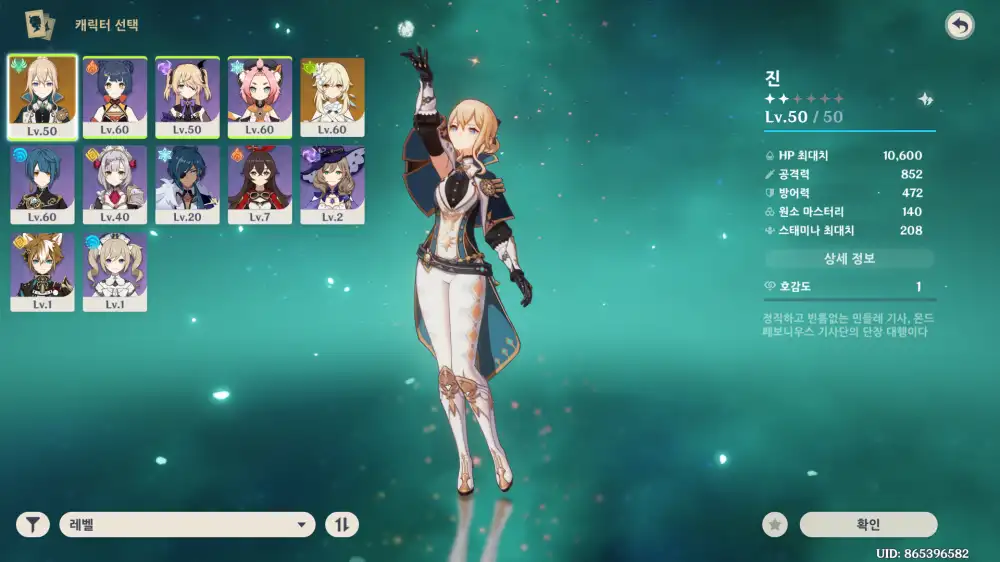Go back with the return arrow

(960, 25)
